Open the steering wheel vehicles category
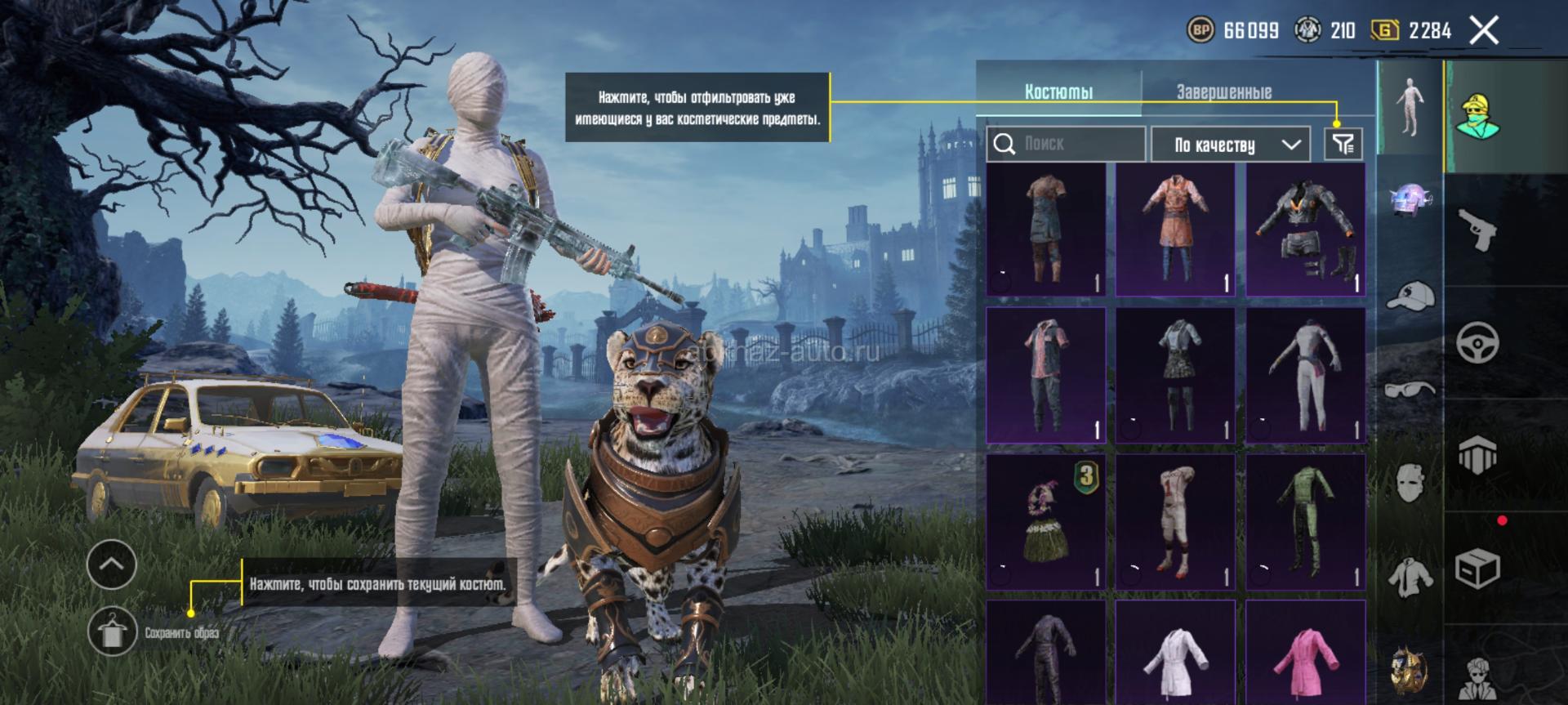1568x705 pixels. (x=1477, y=342)
